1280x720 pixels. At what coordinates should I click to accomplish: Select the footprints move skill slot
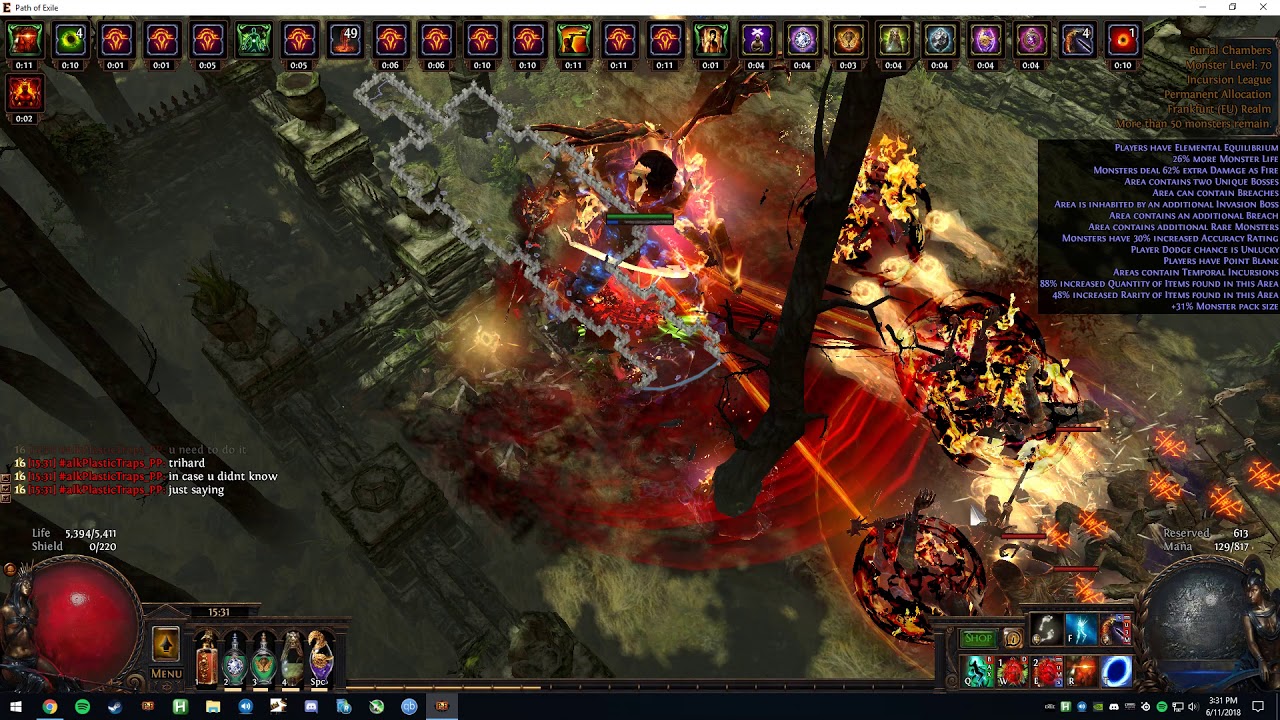[x=1046, y=630]
